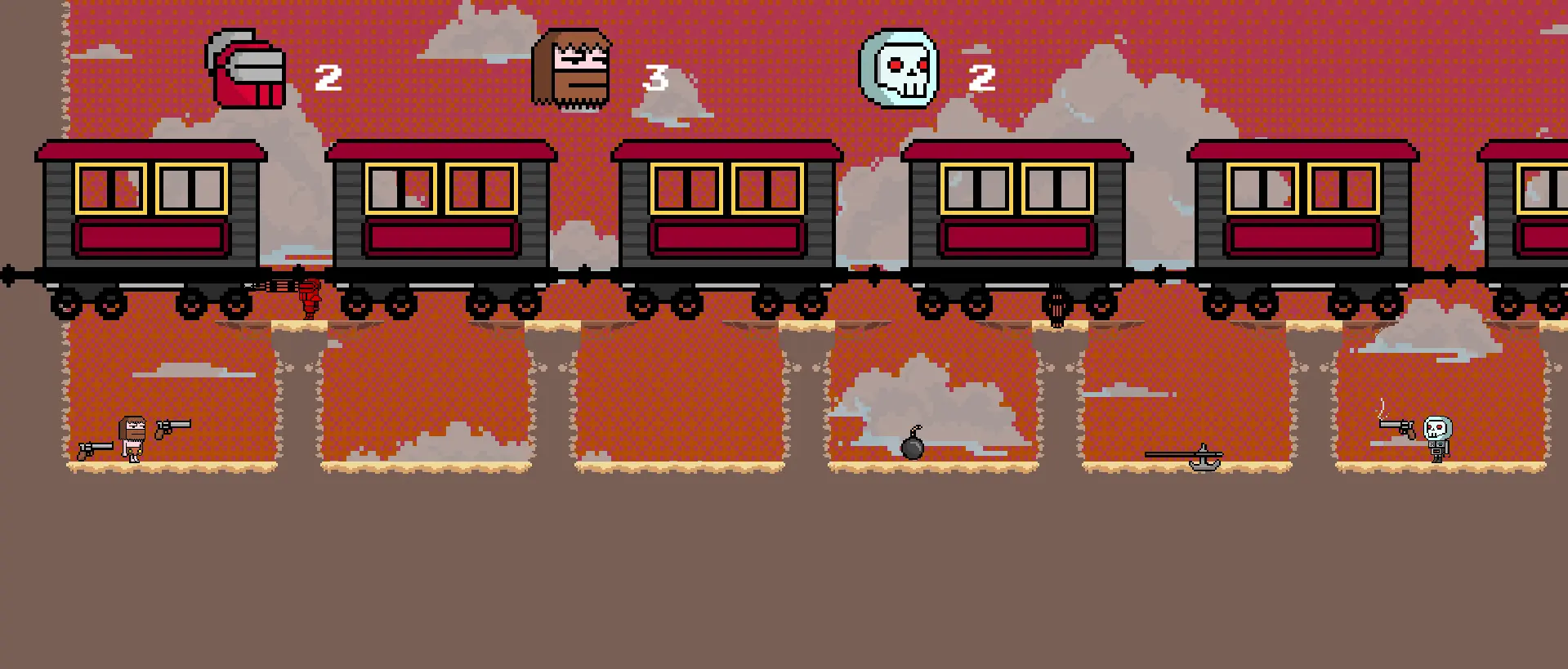
Task: Click the score number beside the helmet portrait
Action: click(x=329, y=79)
